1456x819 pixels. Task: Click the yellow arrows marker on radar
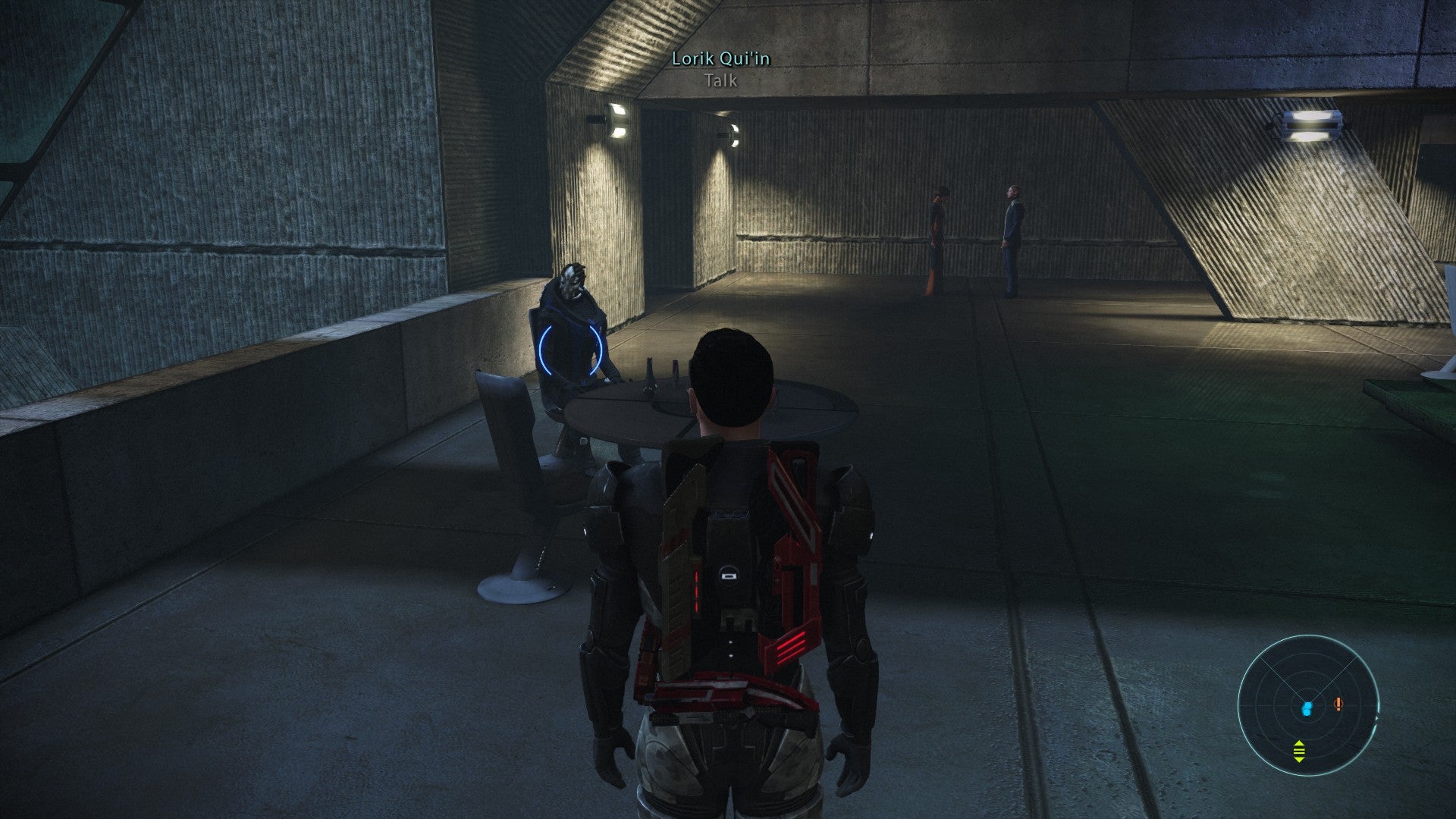click(x=1299, y=751)
